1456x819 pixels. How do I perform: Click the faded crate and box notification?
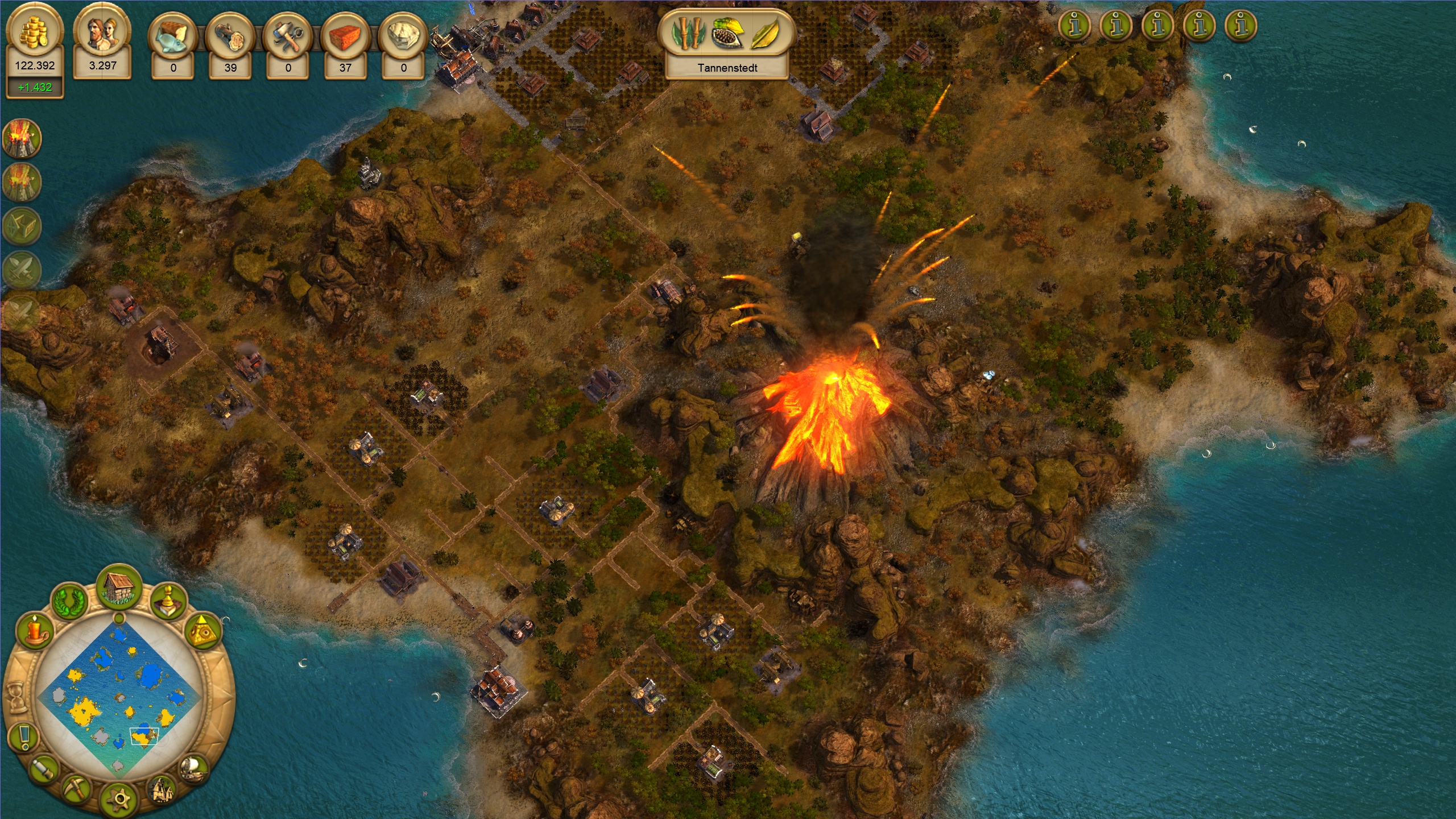23,226
